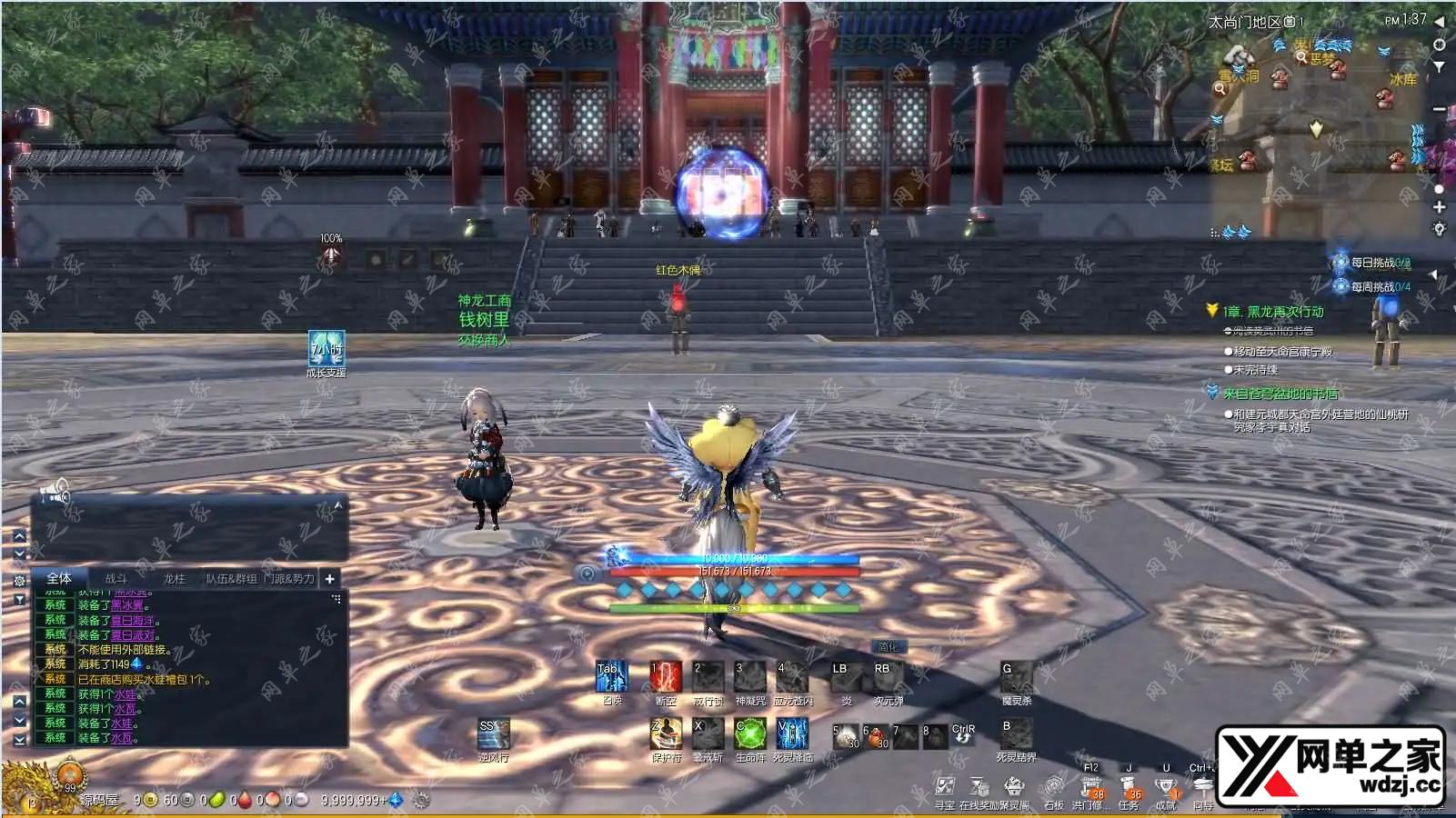Select the 全体 chat tab

click(x=59, y=578)
